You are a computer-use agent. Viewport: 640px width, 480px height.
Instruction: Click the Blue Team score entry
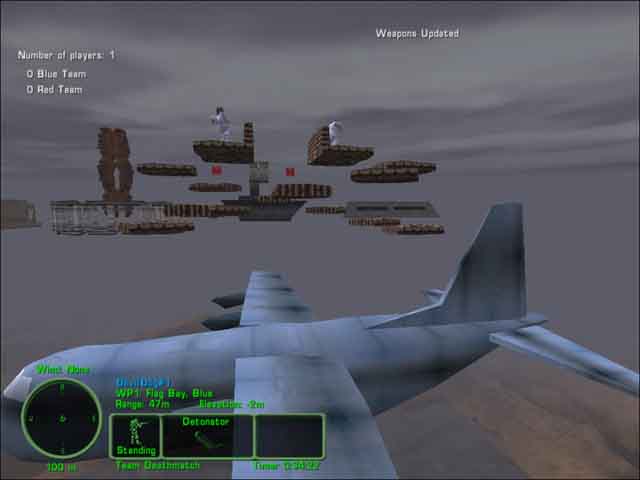click(56, 74)
